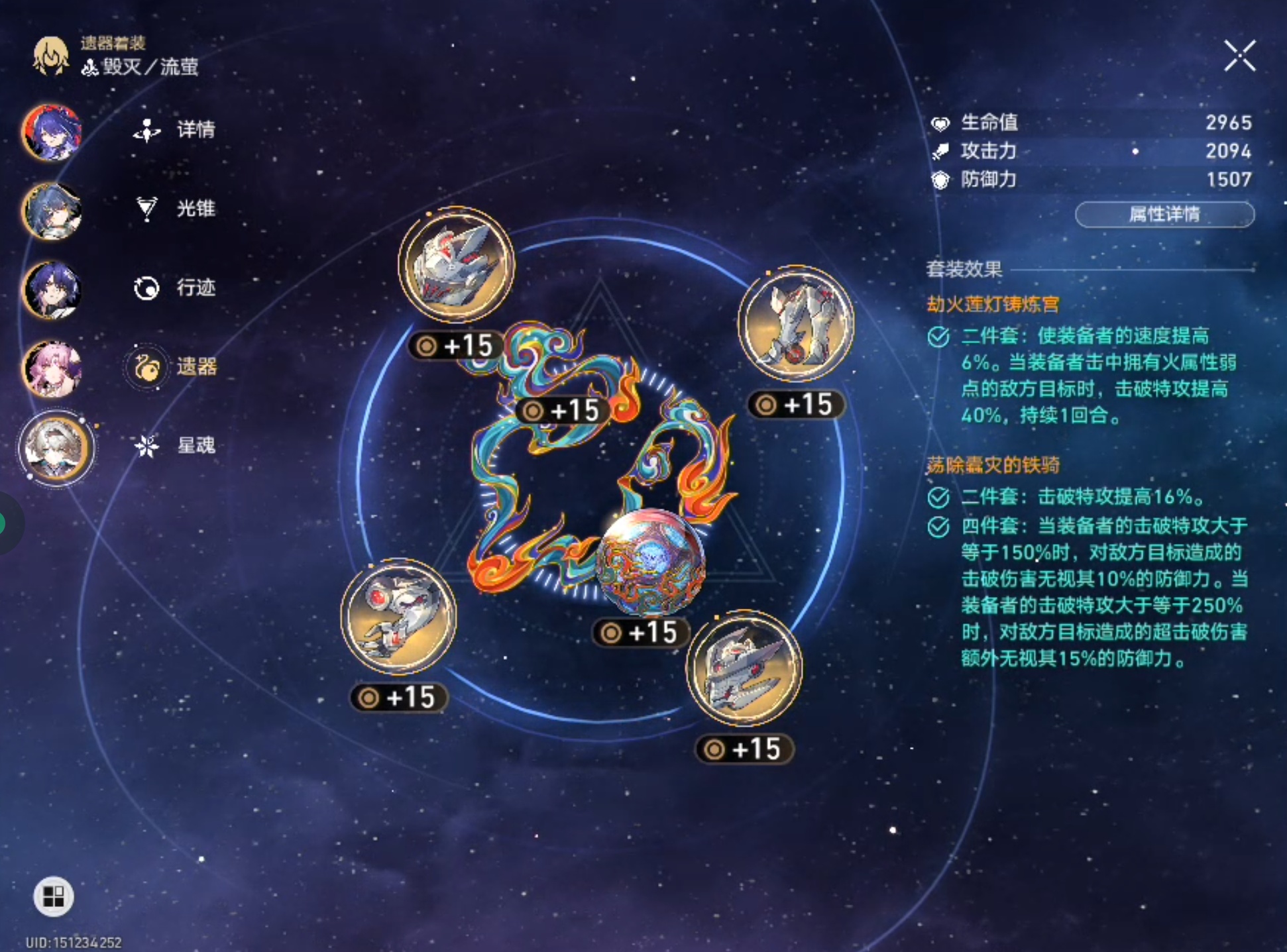Select the armored feet relic slot
The height and width of the screenshot is (952, 1287).
pos(796,324)
